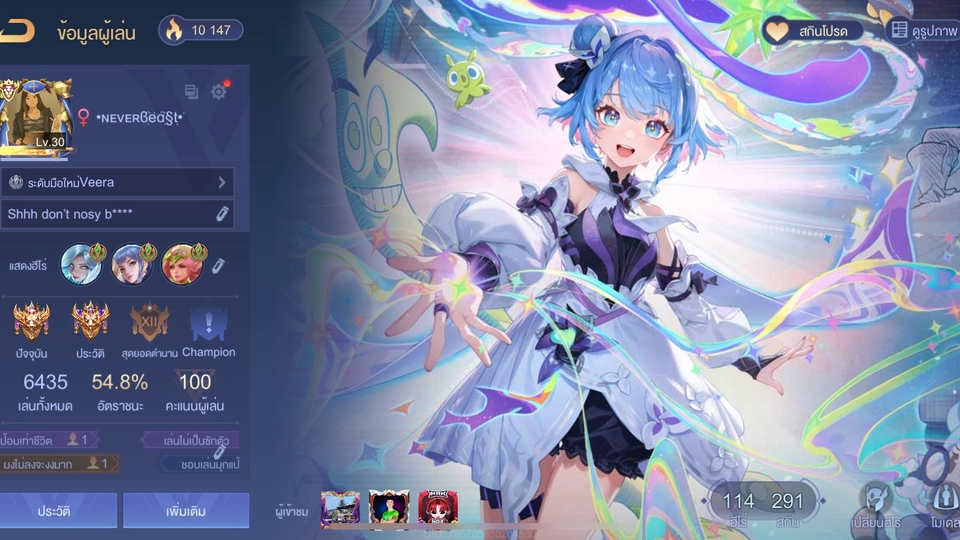View the สุดยอดตำนาน rank badge
This screenshot has height=540, width=960.
pos(149,323)
